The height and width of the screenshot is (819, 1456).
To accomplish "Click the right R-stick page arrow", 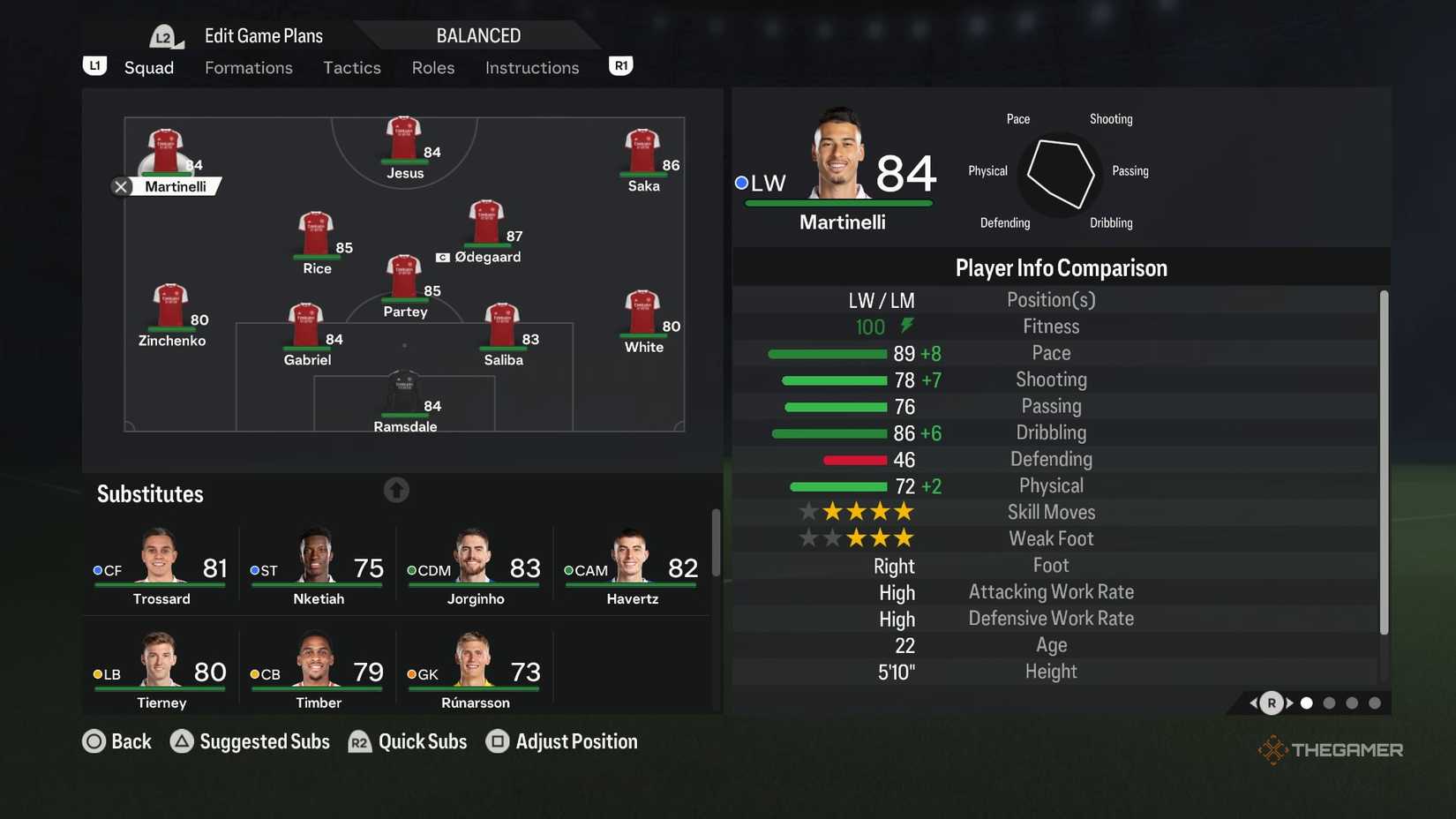I will coord(1290,703).
